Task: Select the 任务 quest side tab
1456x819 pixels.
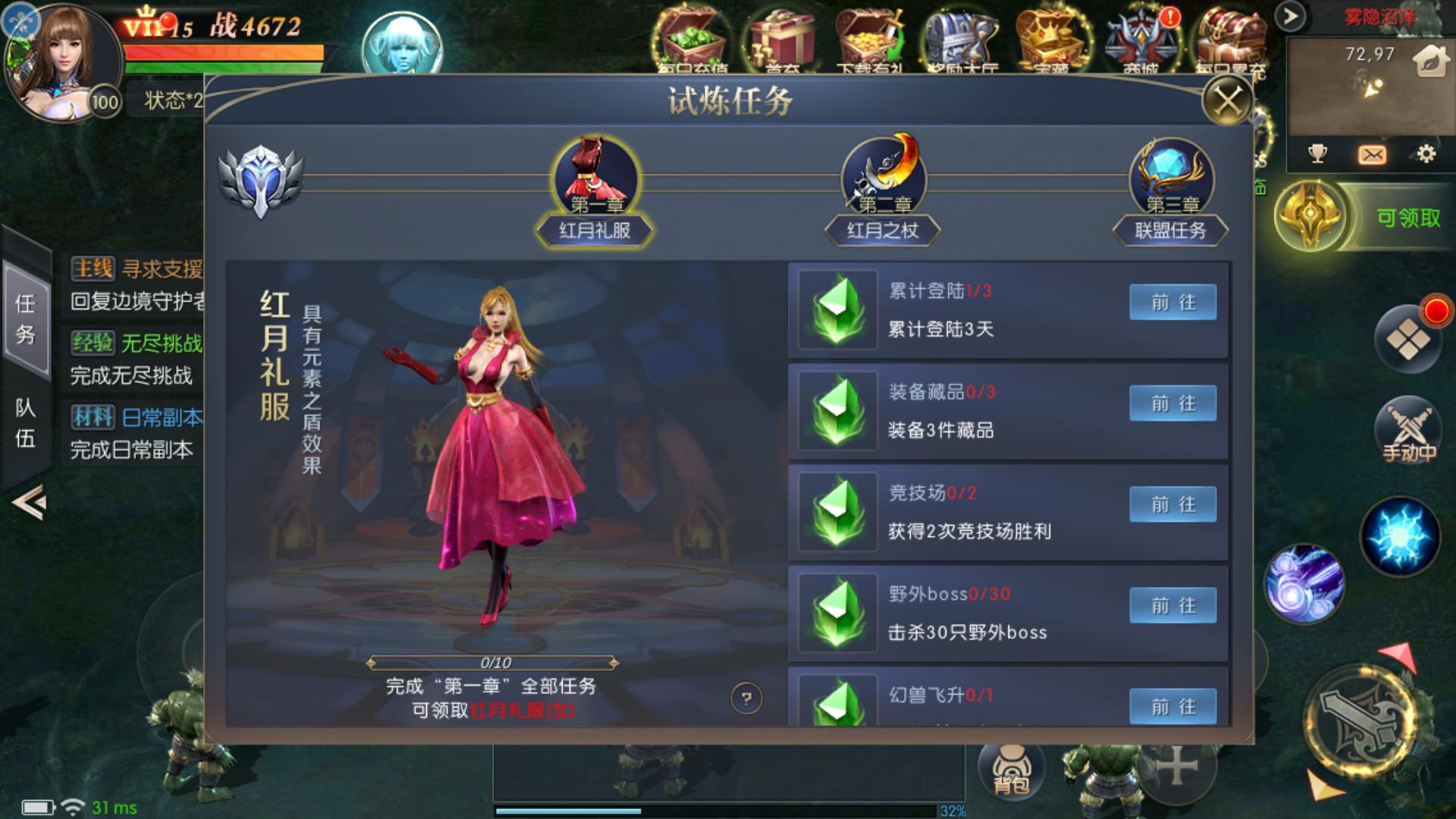Action: click(26, 318)
